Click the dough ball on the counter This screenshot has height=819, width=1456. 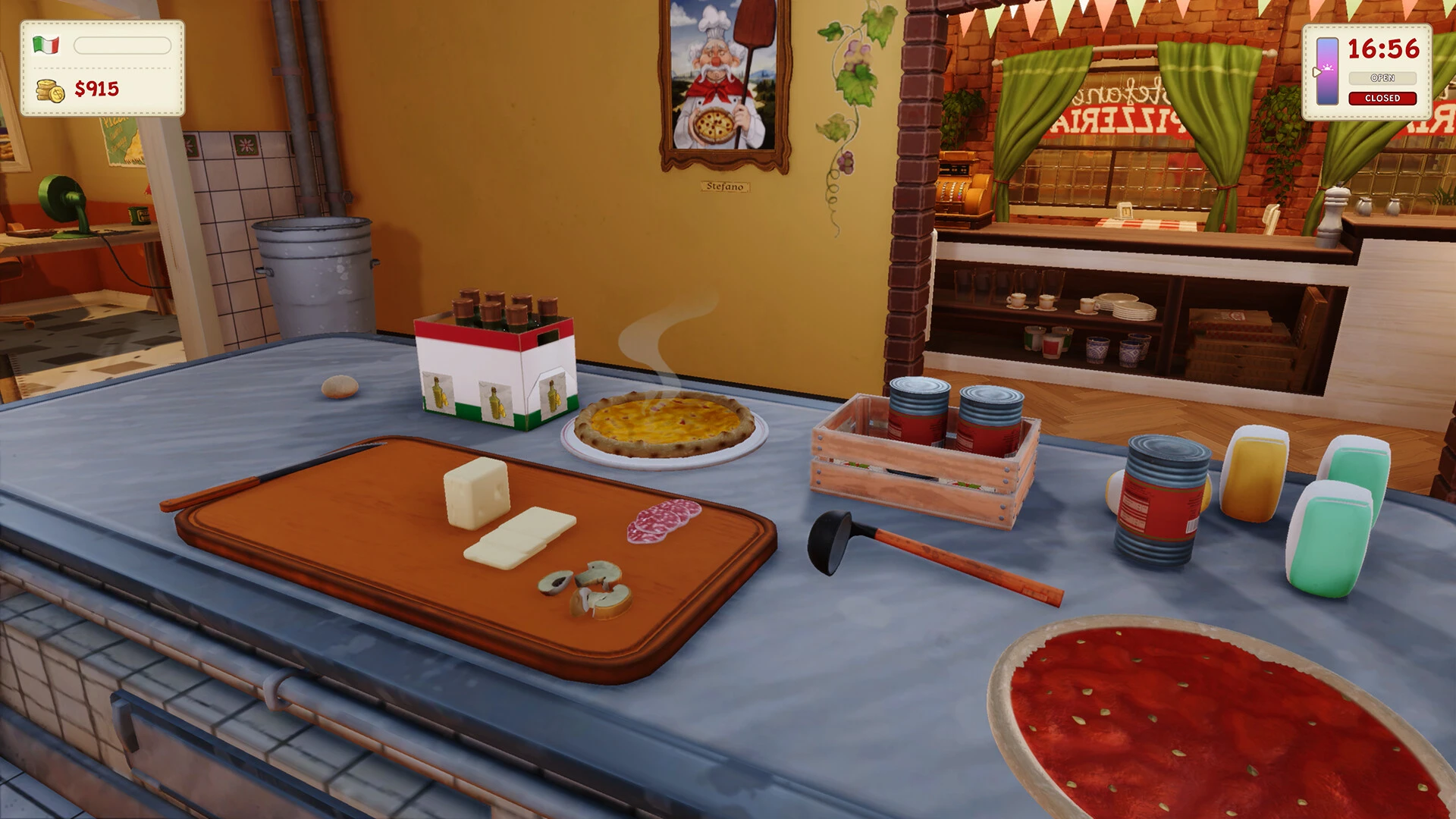[x=341, y=385]
